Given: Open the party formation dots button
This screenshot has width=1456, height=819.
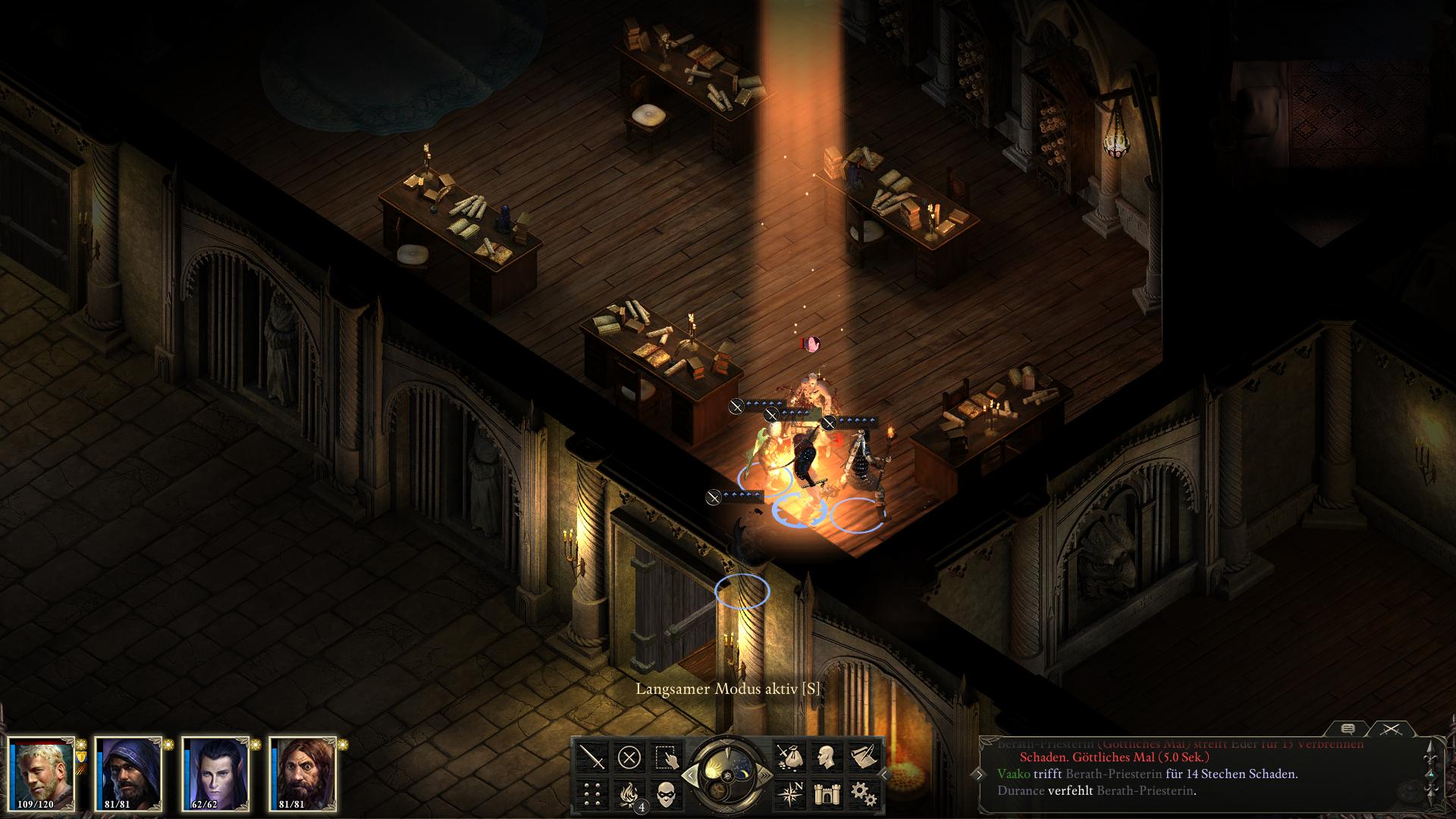Looking at the screenshot, I should 592,794.
